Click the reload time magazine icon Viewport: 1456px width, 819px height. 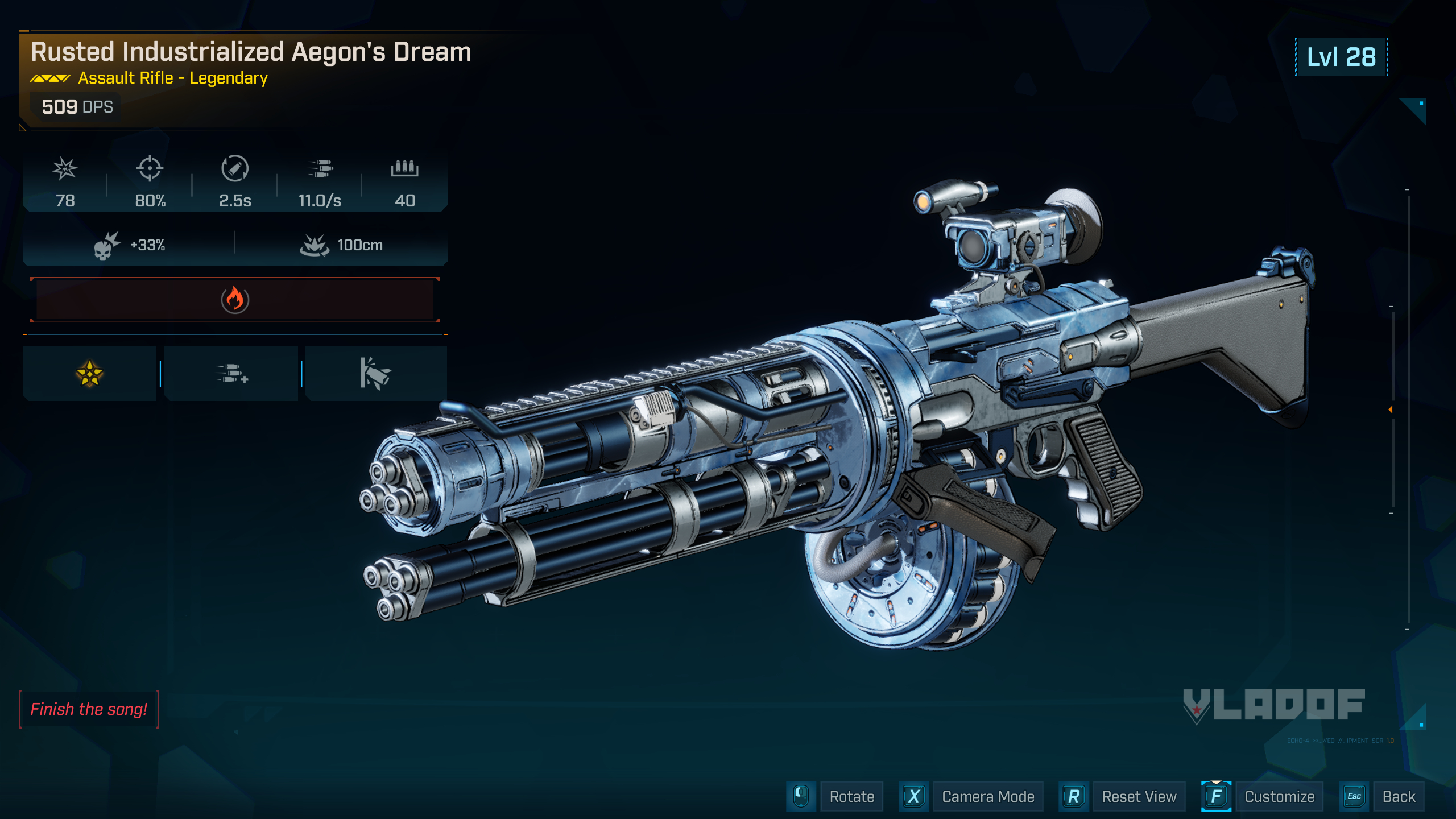pyautogui.click(x=234, y=169)
